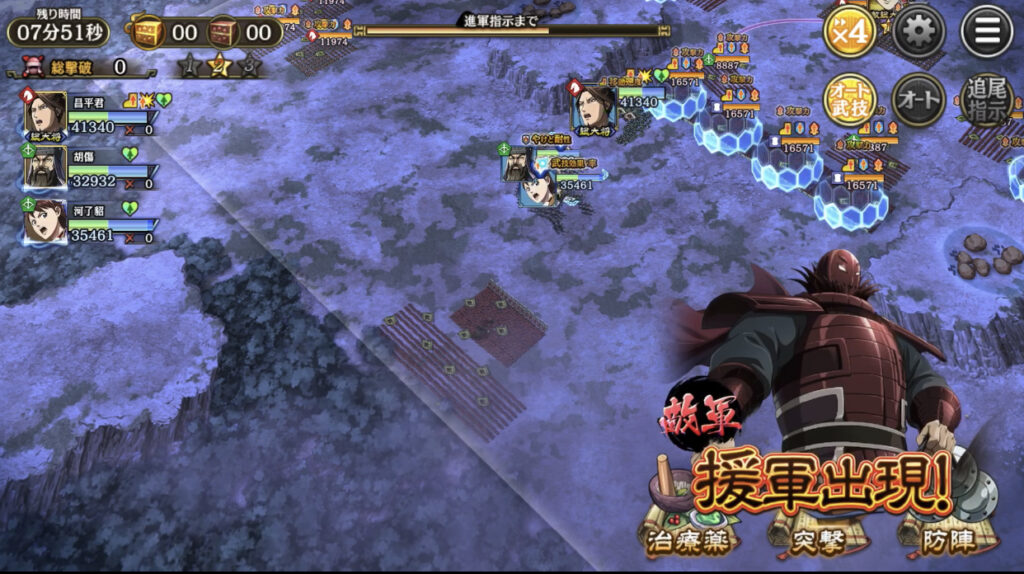Viewport: 1024px width, 574px height.
Task: Activate the 追尾指示 follow command button
Action: pyautogui.click(x=986, y=100)
